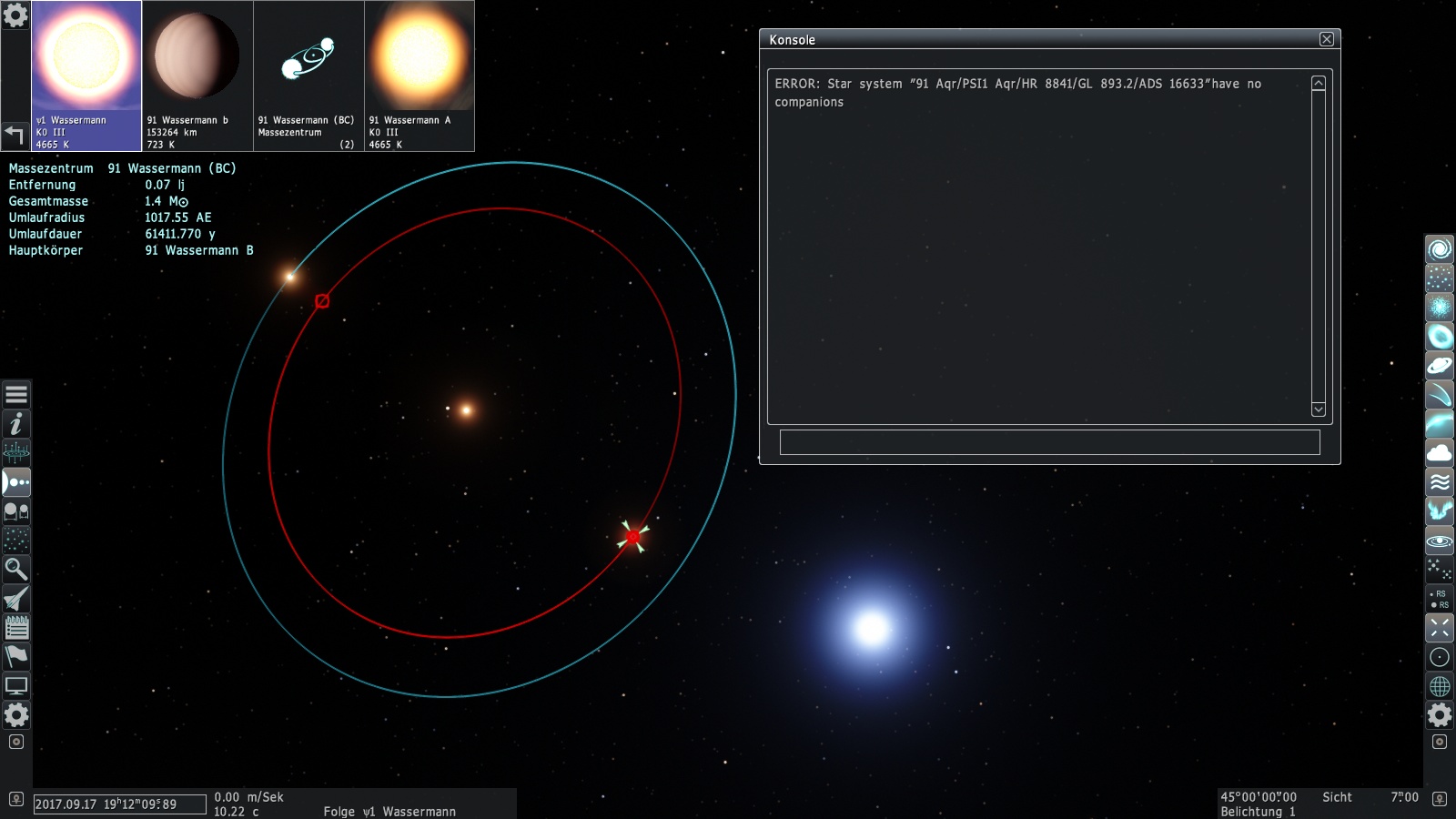The image size is (1456, 819).
Task: Toggle the globe coordinate grid icon
Action: 1440,686
